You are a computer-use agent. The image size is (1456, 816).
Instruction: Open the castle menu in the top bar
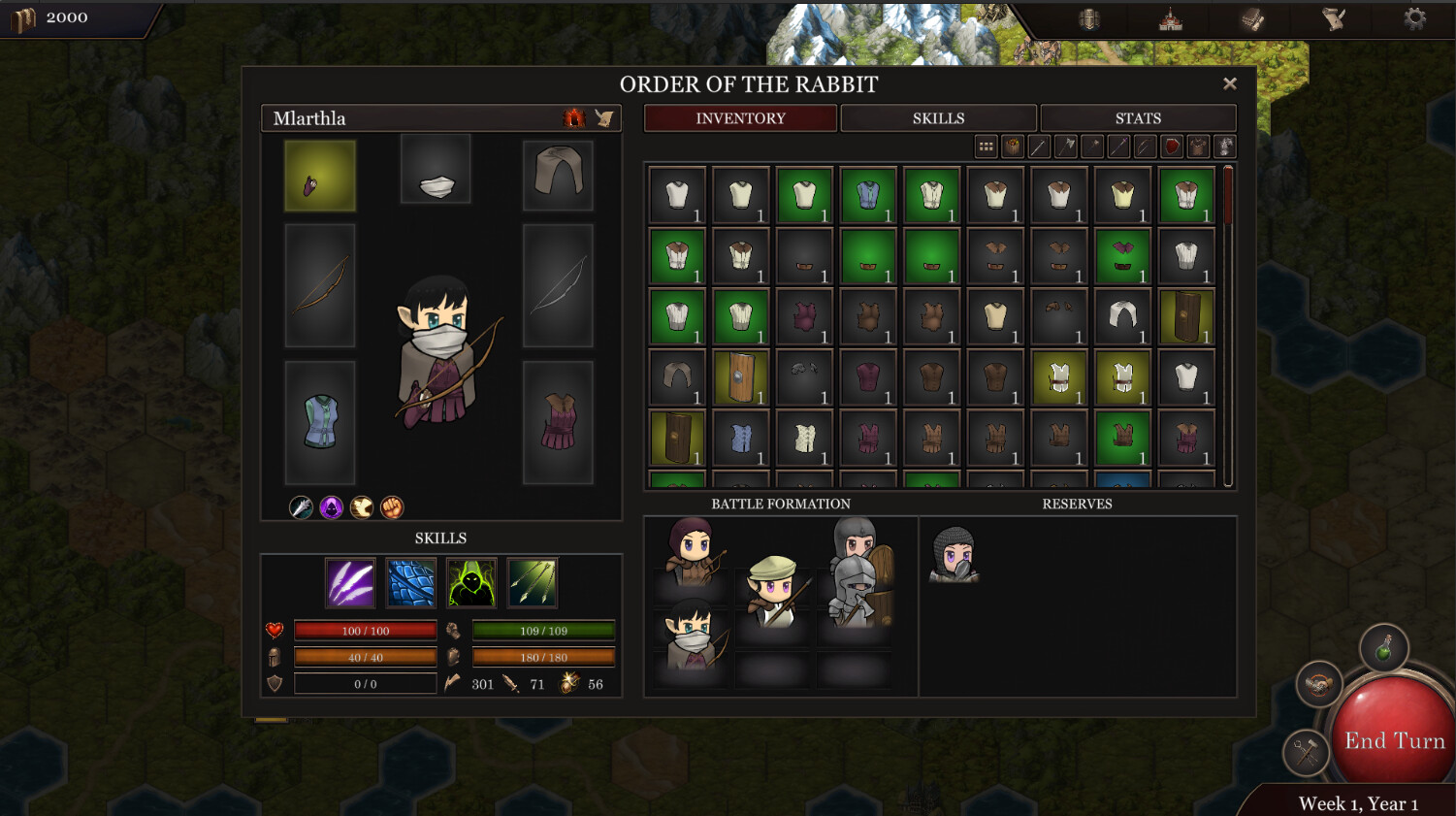click(x=1171, y=18)
